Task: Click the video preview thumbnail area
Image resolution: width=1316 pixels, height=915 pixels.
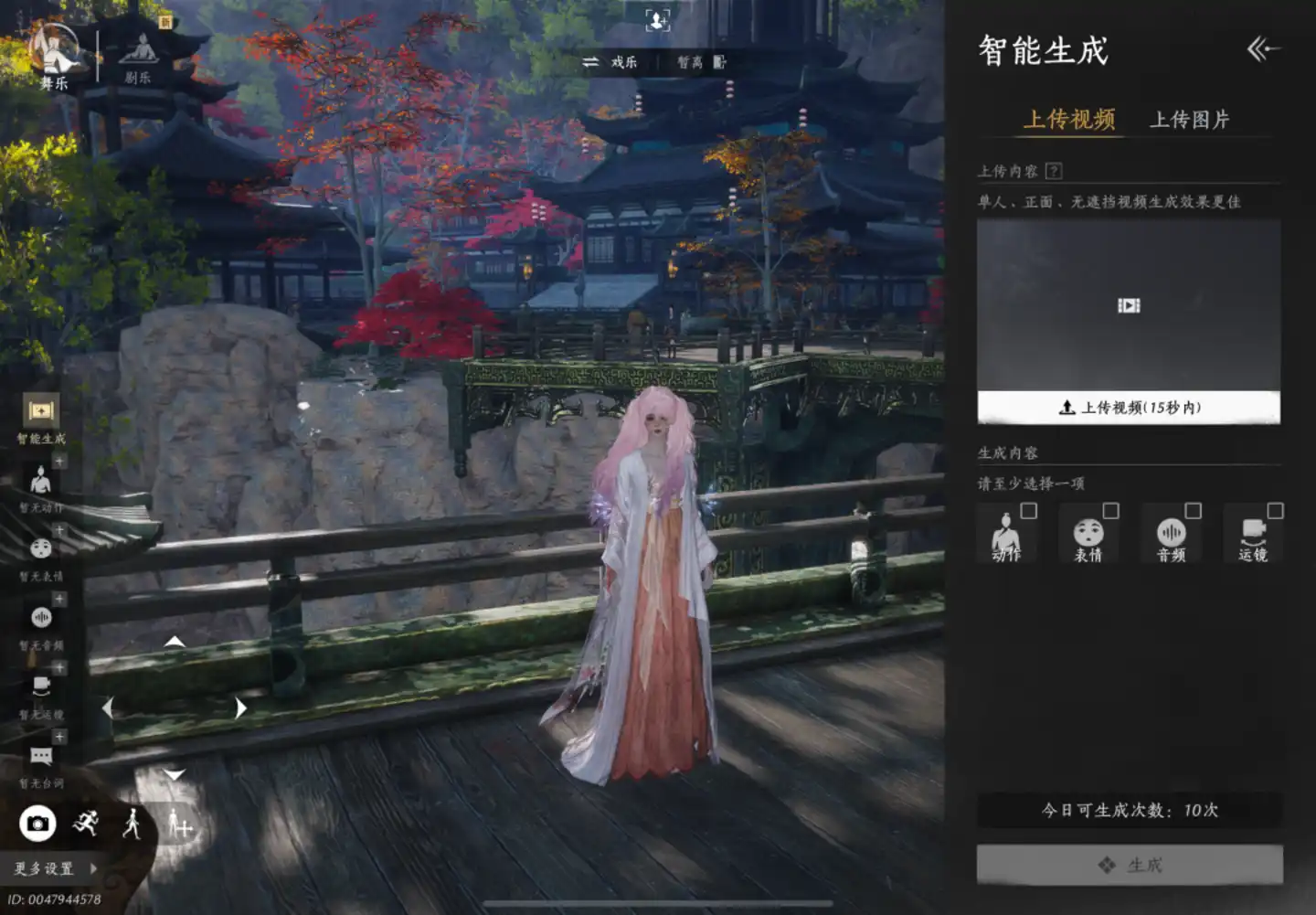Action: [1128, 306]
